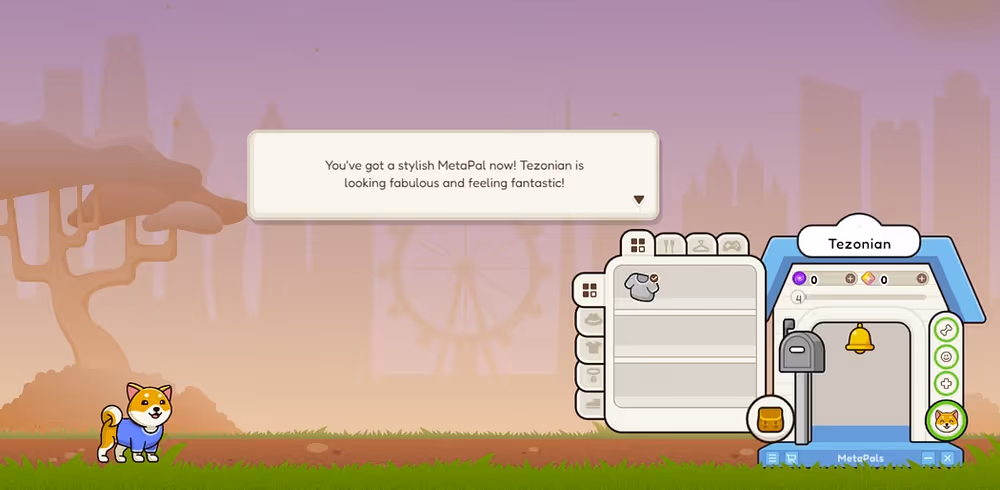The height and width of the screenshot is (490, 1000).
Task: Filter items by hat category
Action: [x=590, y=319]
